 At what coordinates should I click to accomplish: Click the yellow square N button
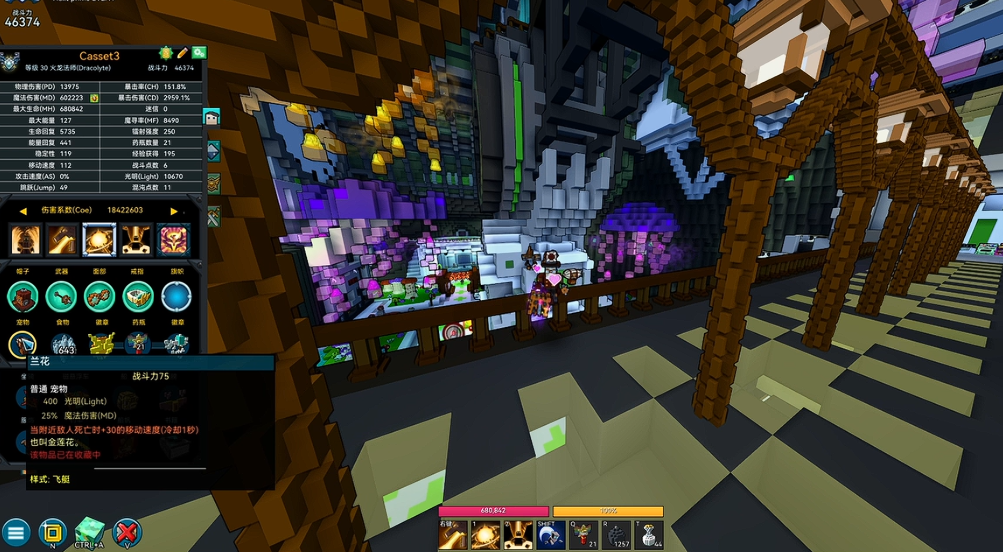53,531
